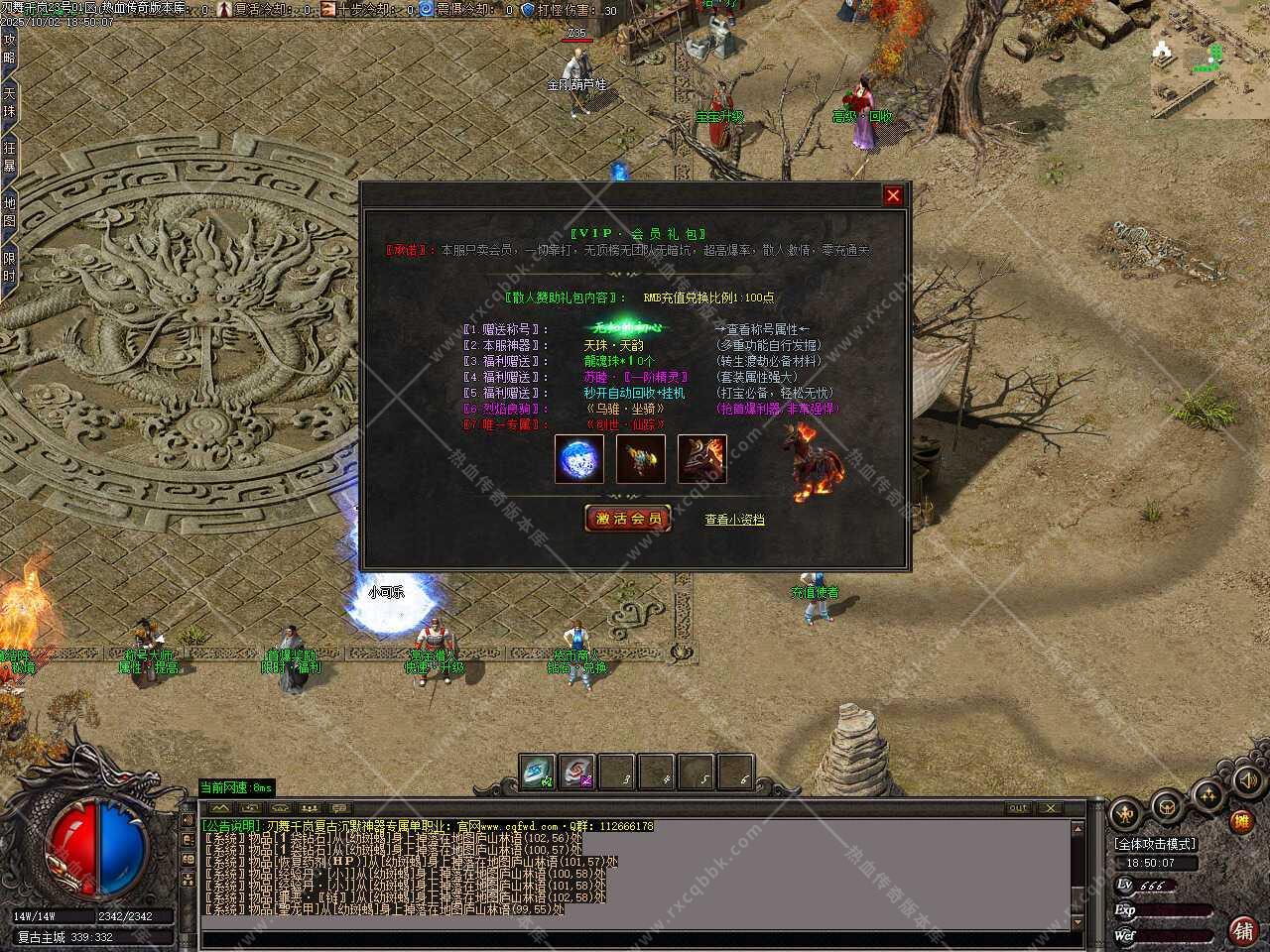Select the blue orb reward icon

point(579,459)
